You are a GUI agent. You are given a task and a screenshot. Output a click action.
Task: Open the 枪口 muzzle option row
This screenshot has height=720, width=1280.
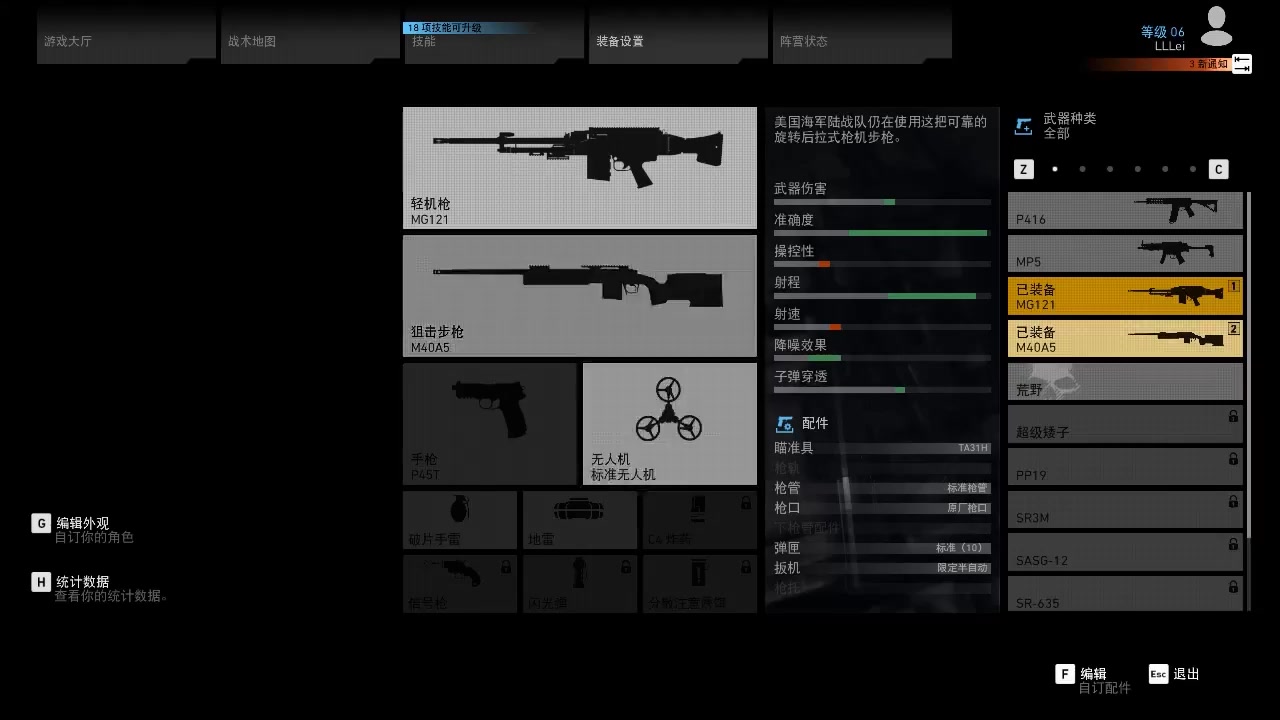click(x=880, y=508)
